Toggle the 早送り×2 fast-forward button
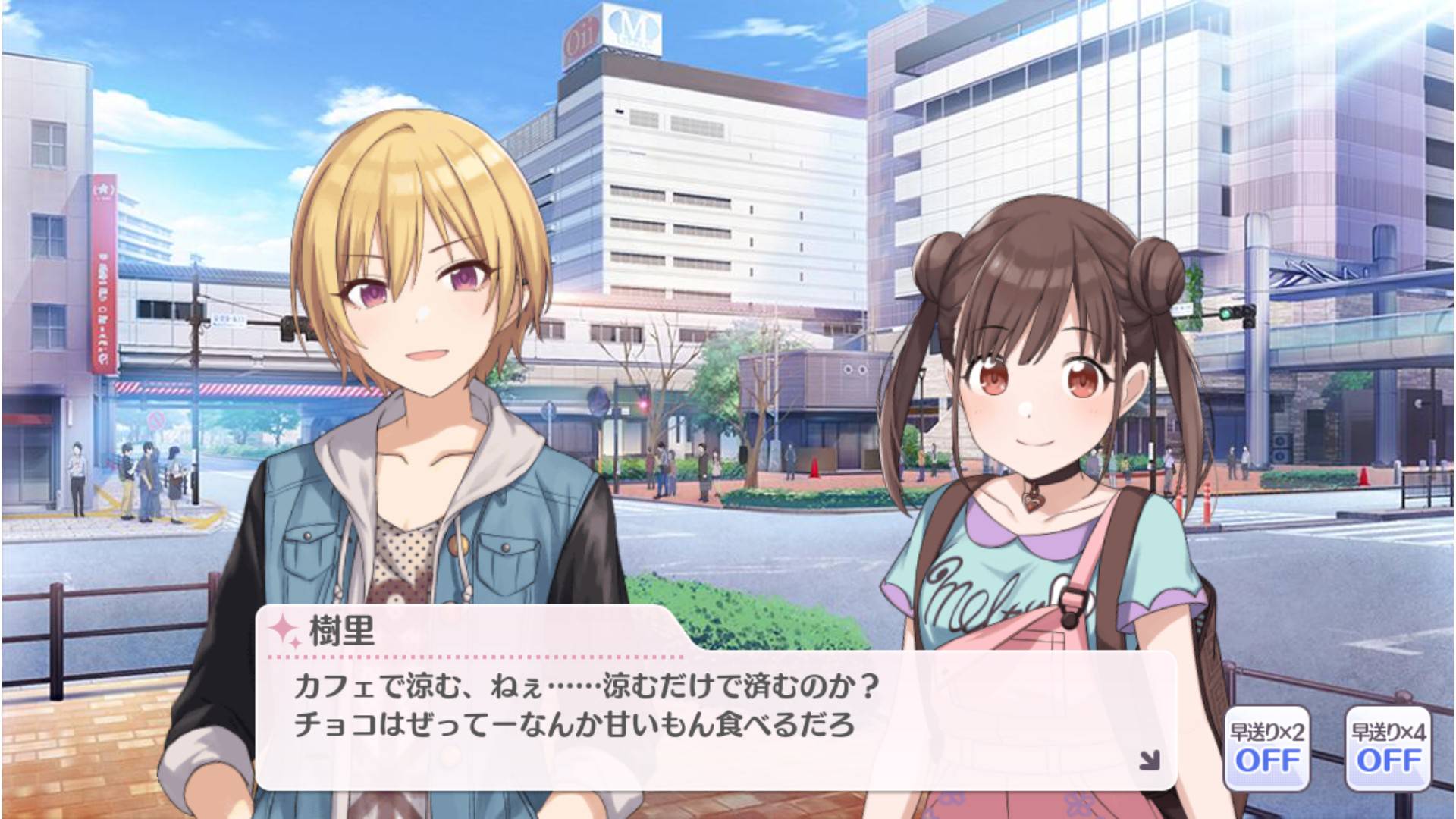This screenshot has height=819, width=1456. point(1266,748)
